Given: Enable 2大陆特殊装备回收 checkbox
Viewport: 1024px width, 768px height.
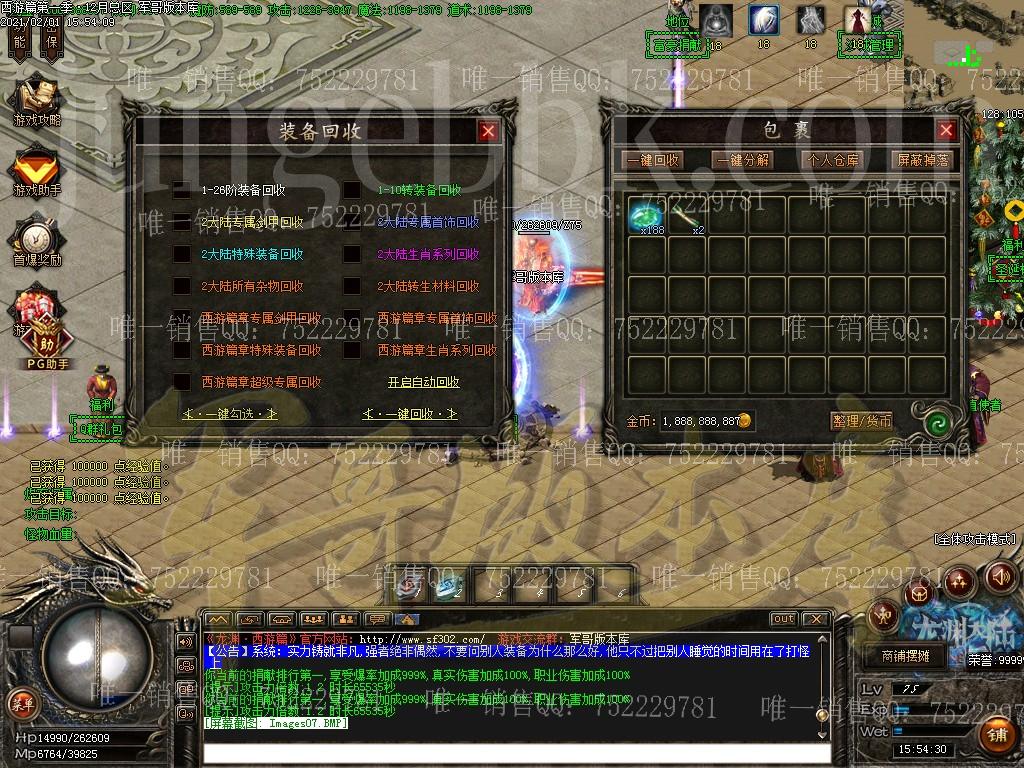Looking at the screenshot, I should [x=182, y=254].
